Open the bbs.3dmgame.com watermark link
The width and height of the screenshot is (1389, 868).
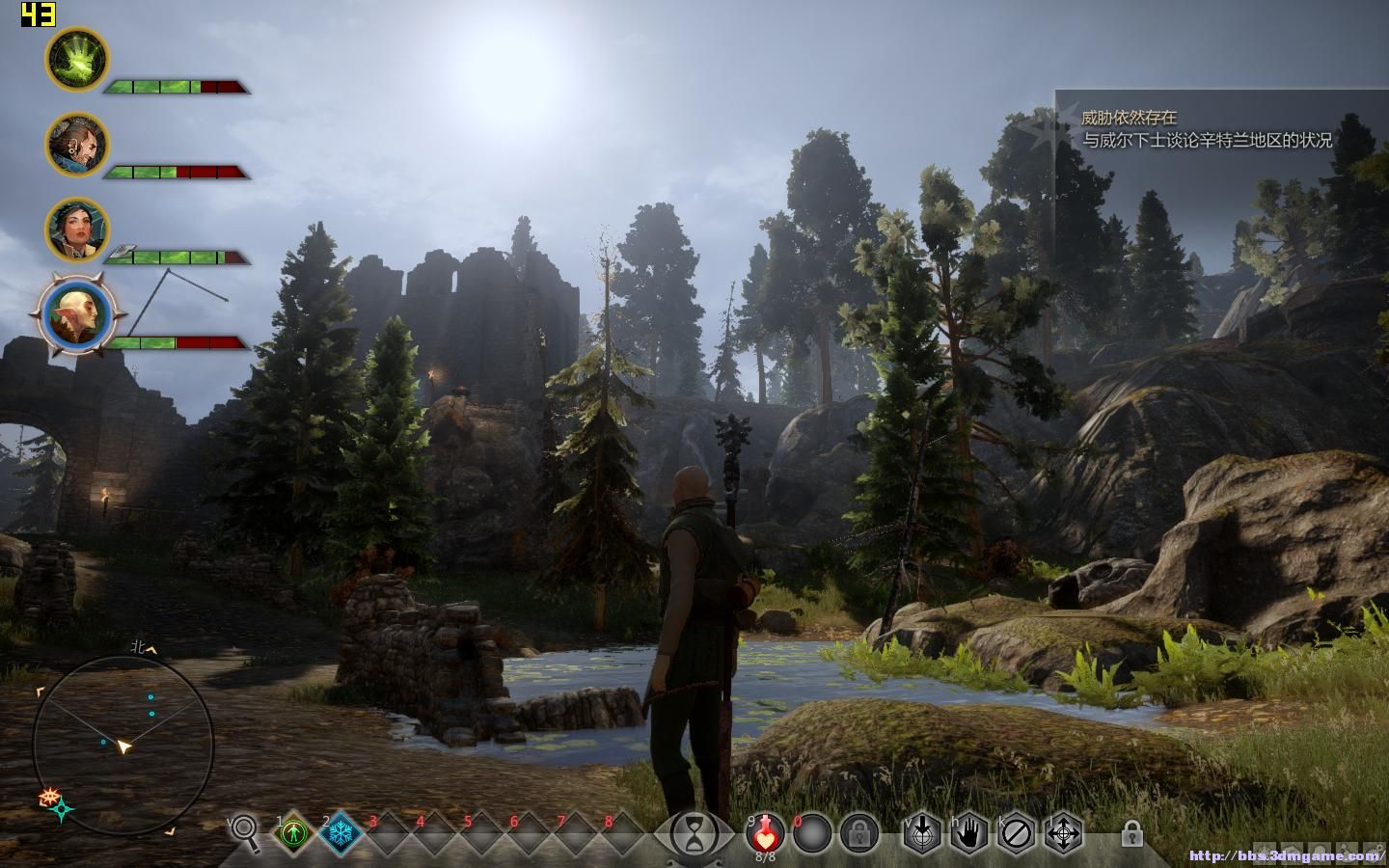point(1286,854)
